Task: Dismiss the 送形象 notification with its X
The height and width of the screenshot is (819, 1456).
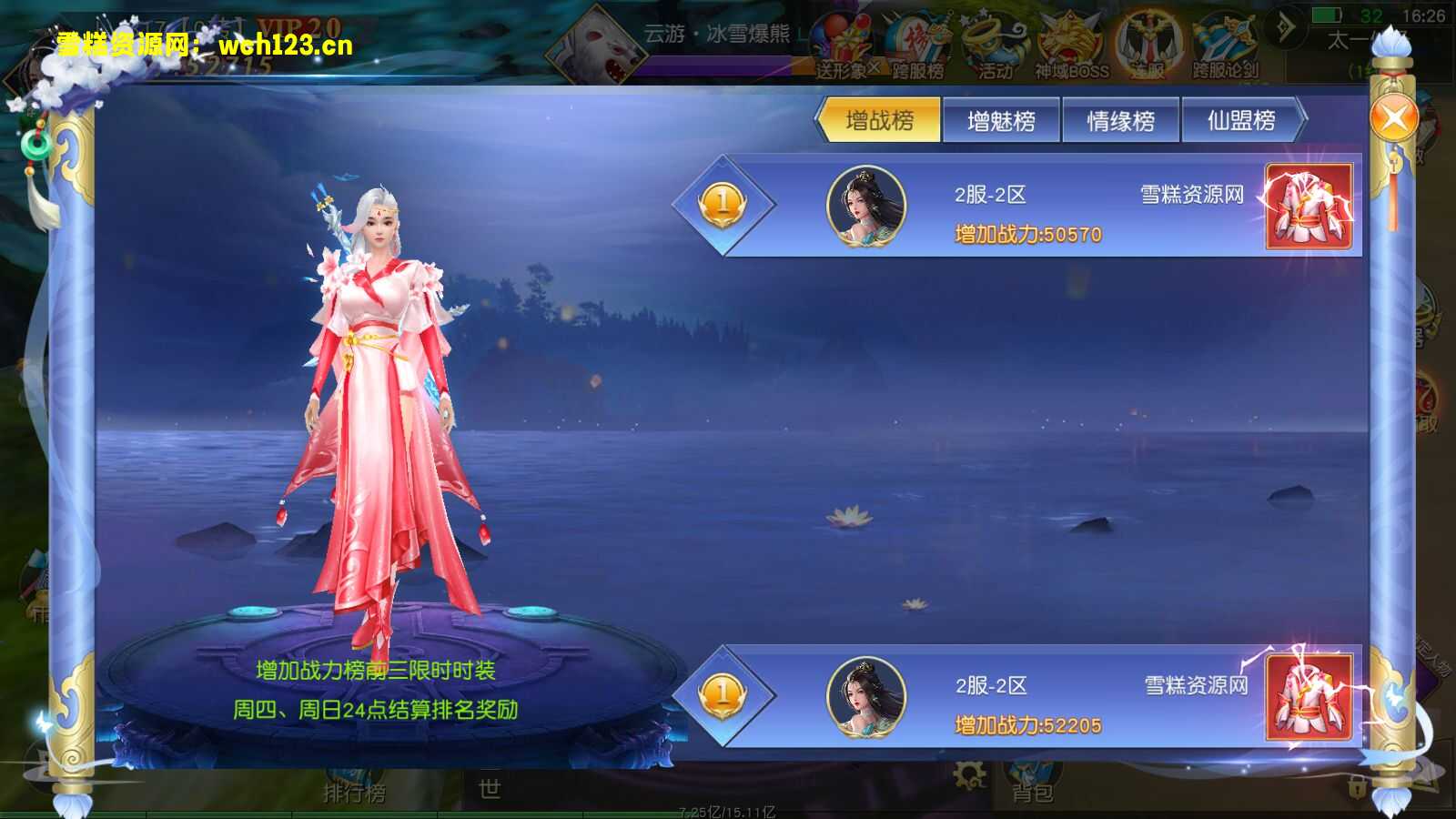Action: tap(874, 67)
